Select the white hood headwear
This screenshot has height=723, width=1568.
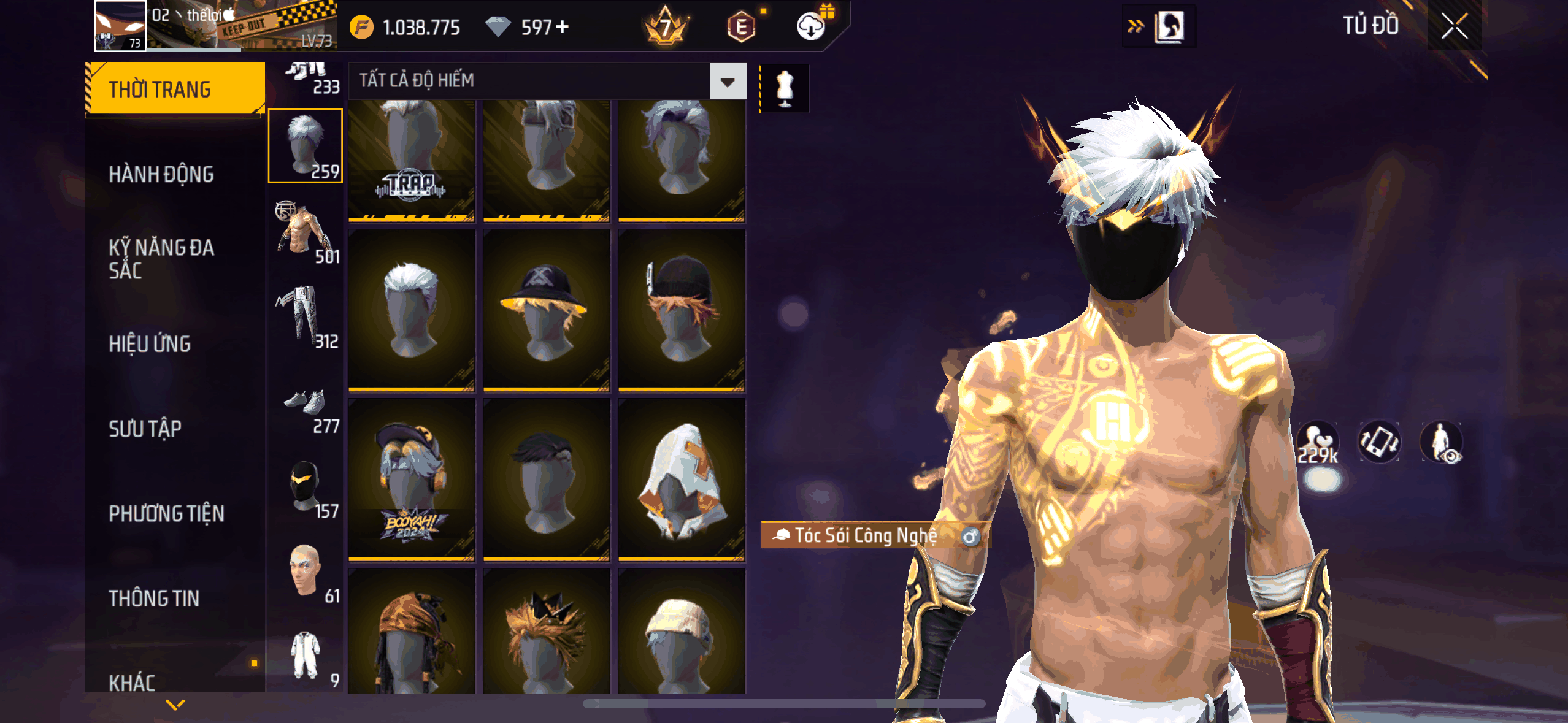(x=681, y=480)
